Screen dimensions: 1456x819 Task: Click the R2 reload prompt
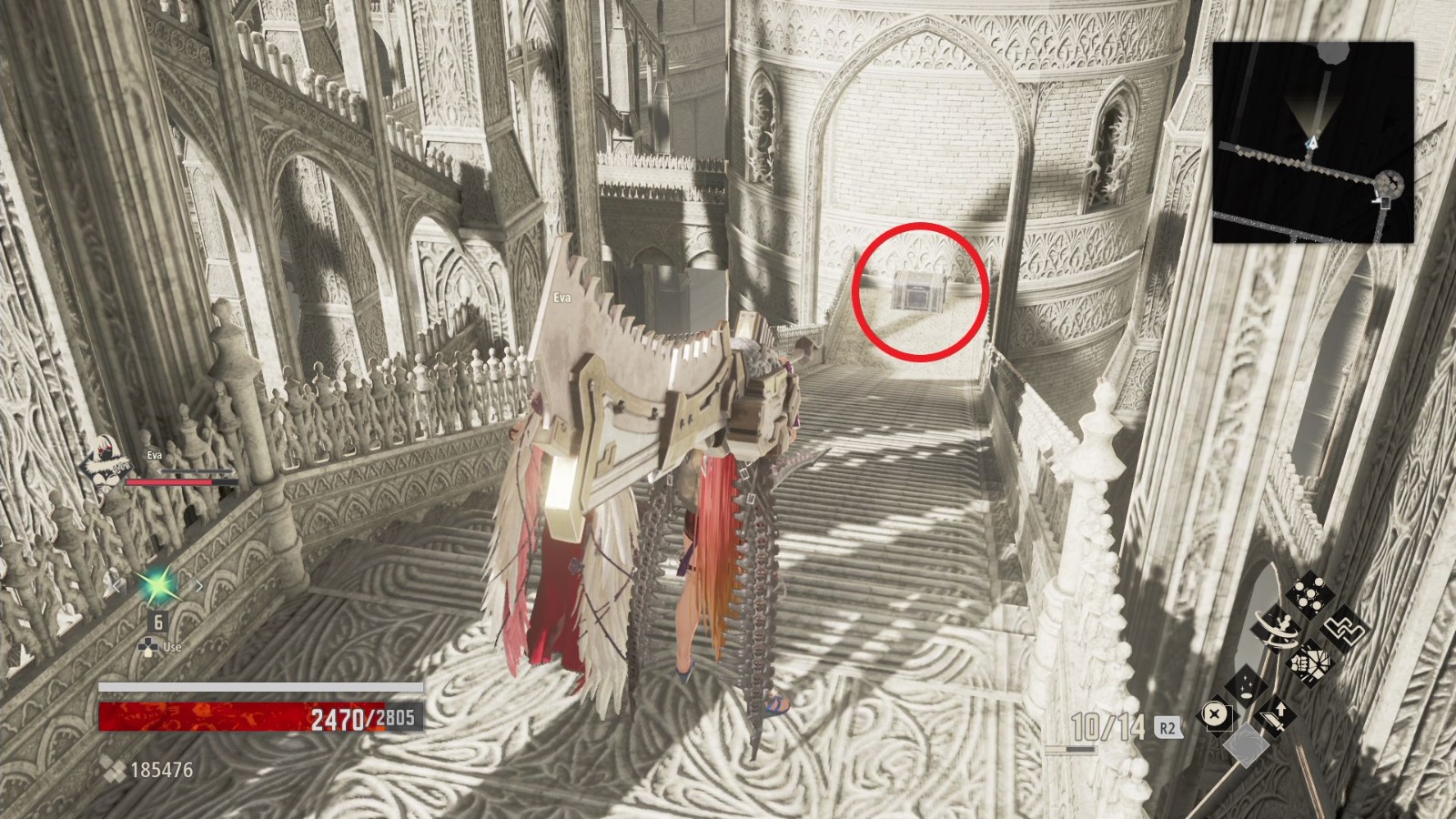[1168, 726]
